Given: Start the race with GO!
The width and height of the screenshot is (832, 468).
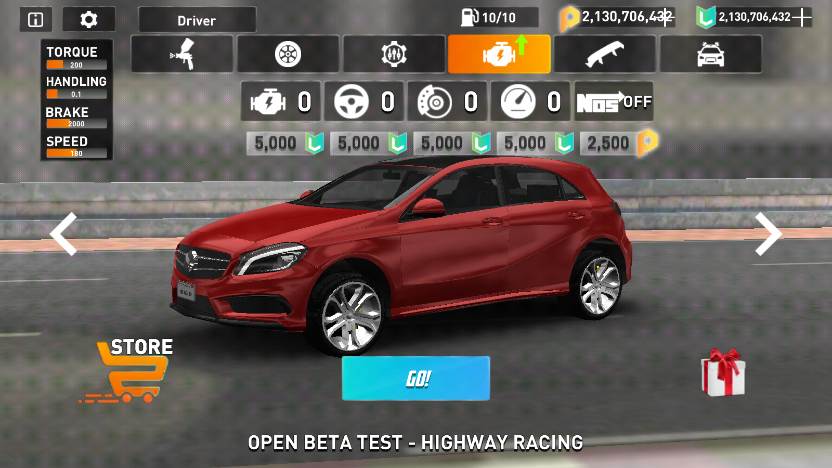Looking at the screenshot, I should tap(416, 378).
